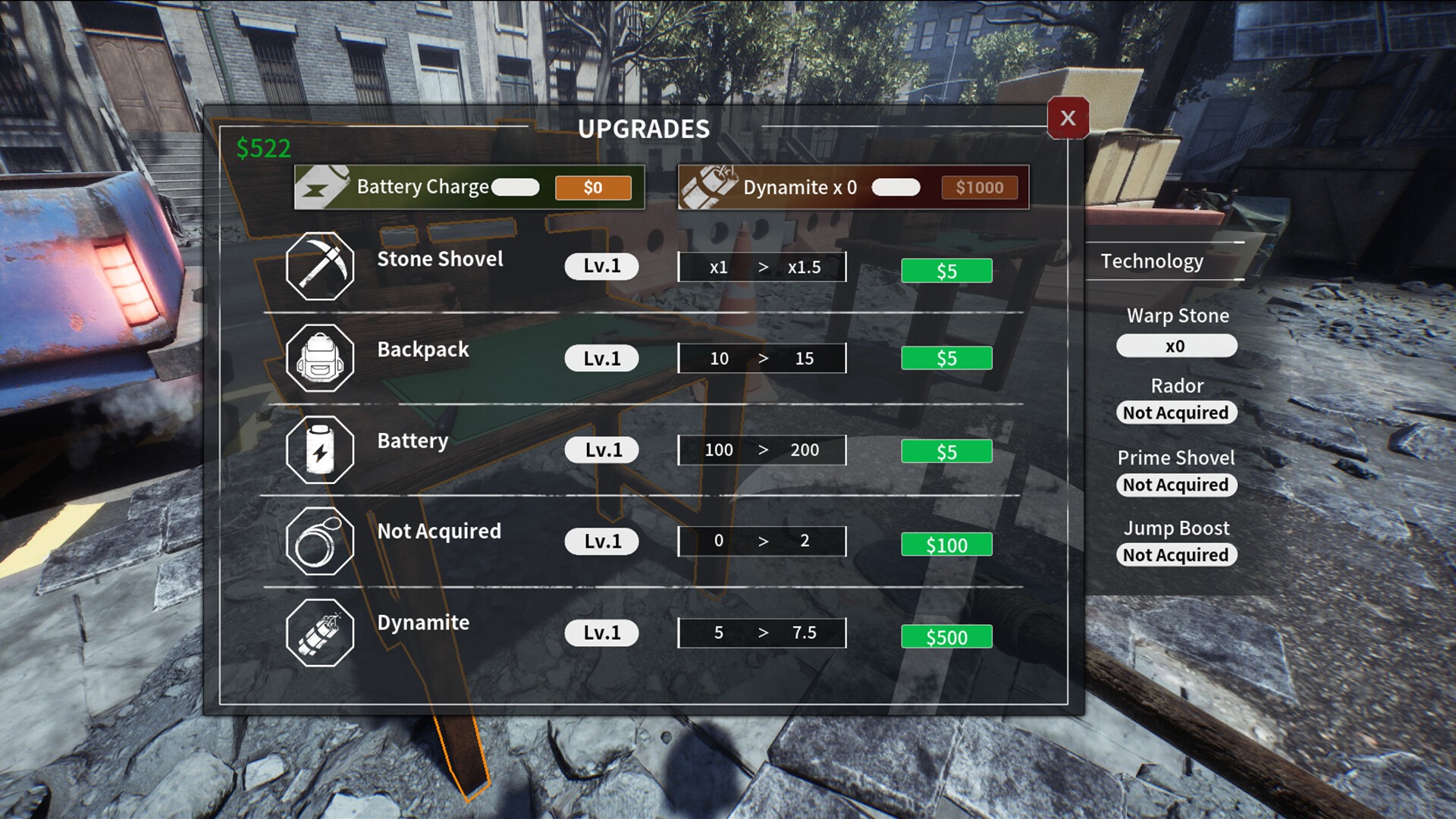Upgrade Dynamite for $500

[x=946, y=637]
